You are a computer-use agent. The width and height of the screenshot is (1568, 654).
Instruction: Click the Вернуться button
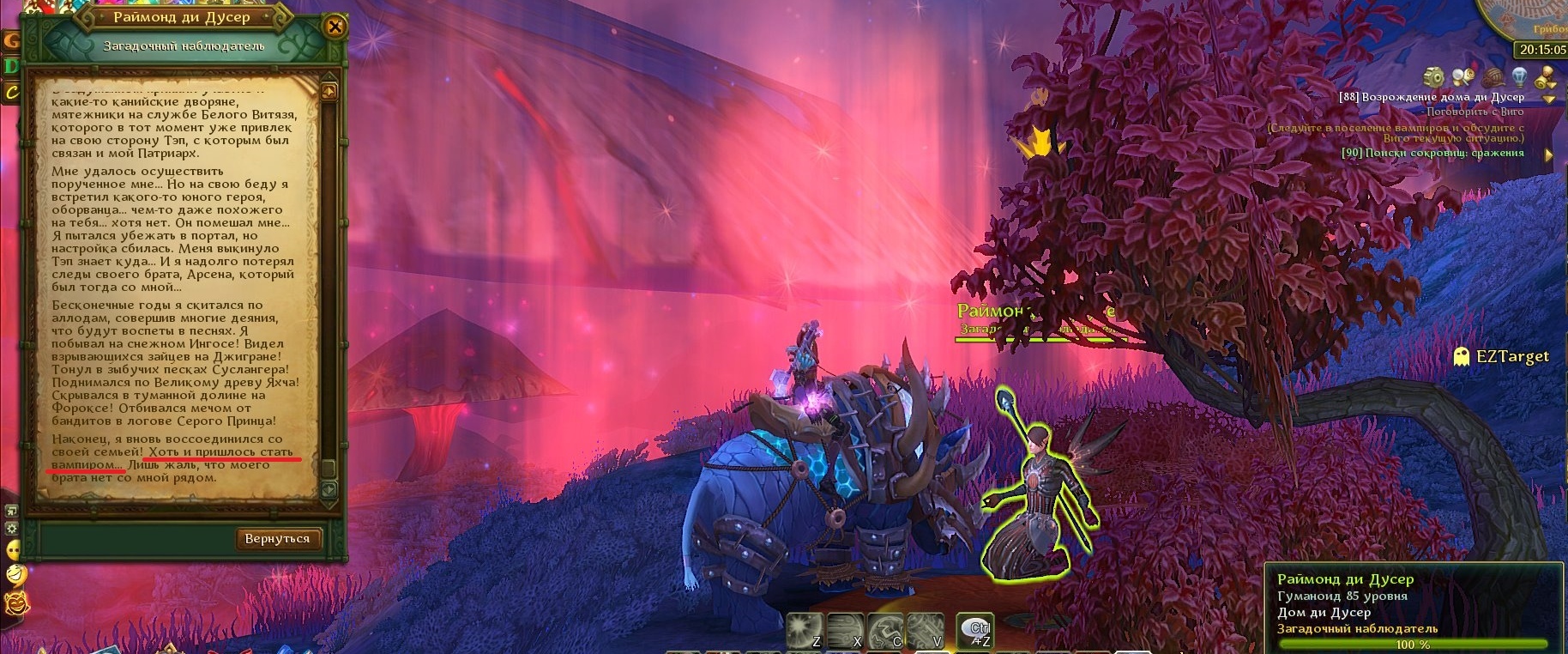pyautogui.click(x=277, y=539)
